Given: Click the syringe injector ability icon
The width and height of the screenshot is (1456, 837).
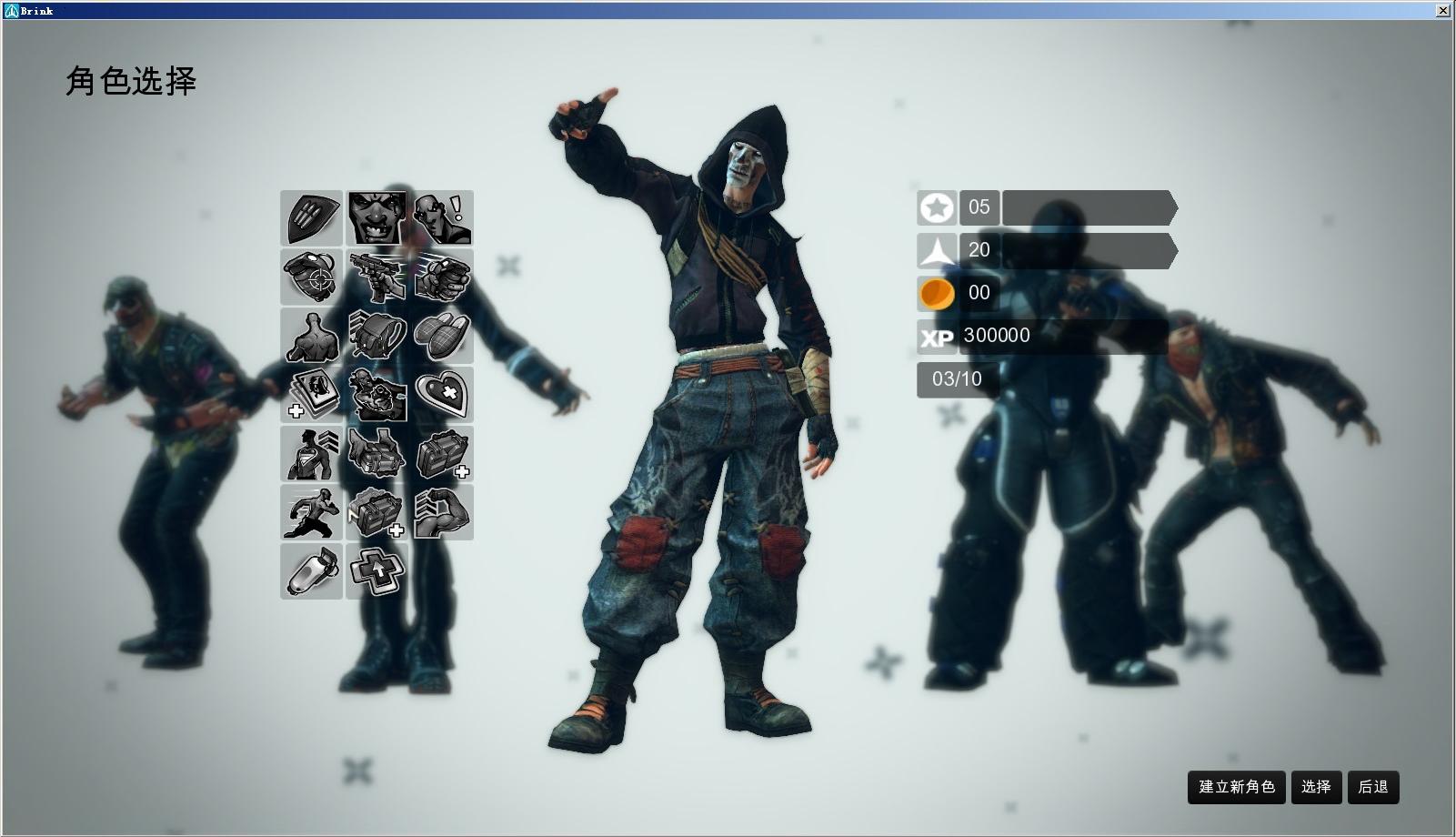Looking at the screenshot, I should [x=311, y=571].
